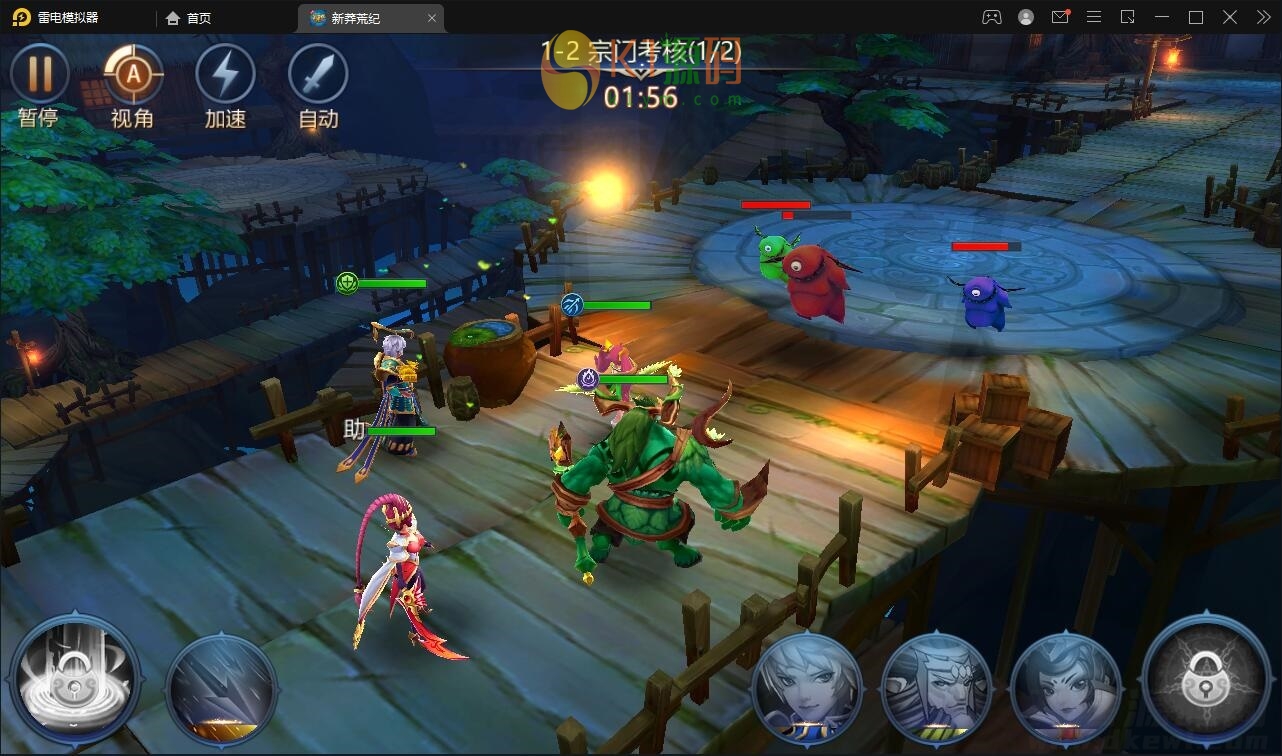Screen dimensions: 1282x756
Task: Activate the 加速 speed-up button
Action: coord(225,75)
